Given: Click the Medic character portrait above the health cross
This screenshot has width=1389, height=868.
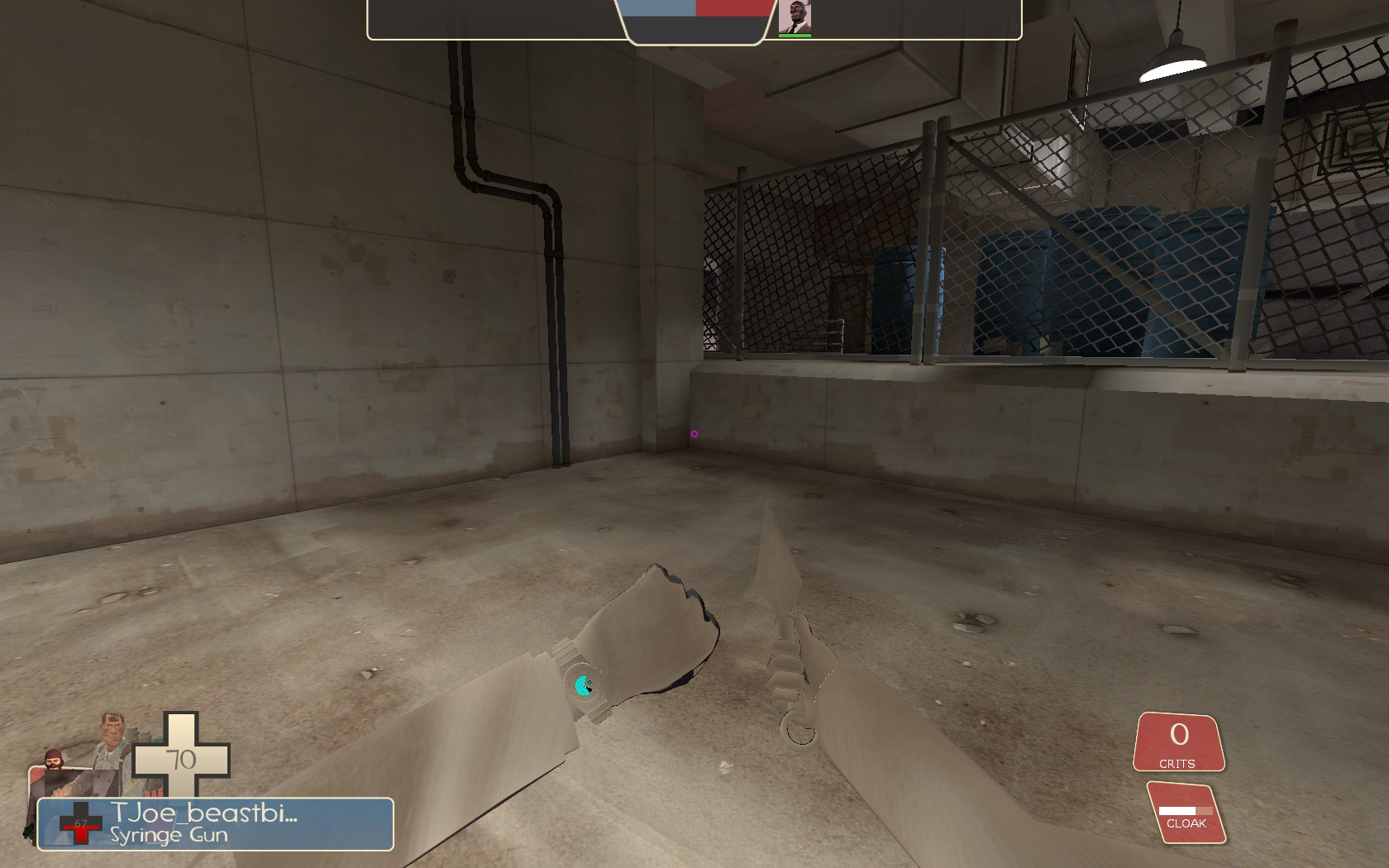Looking at the screenshot, I should (112, 740).
